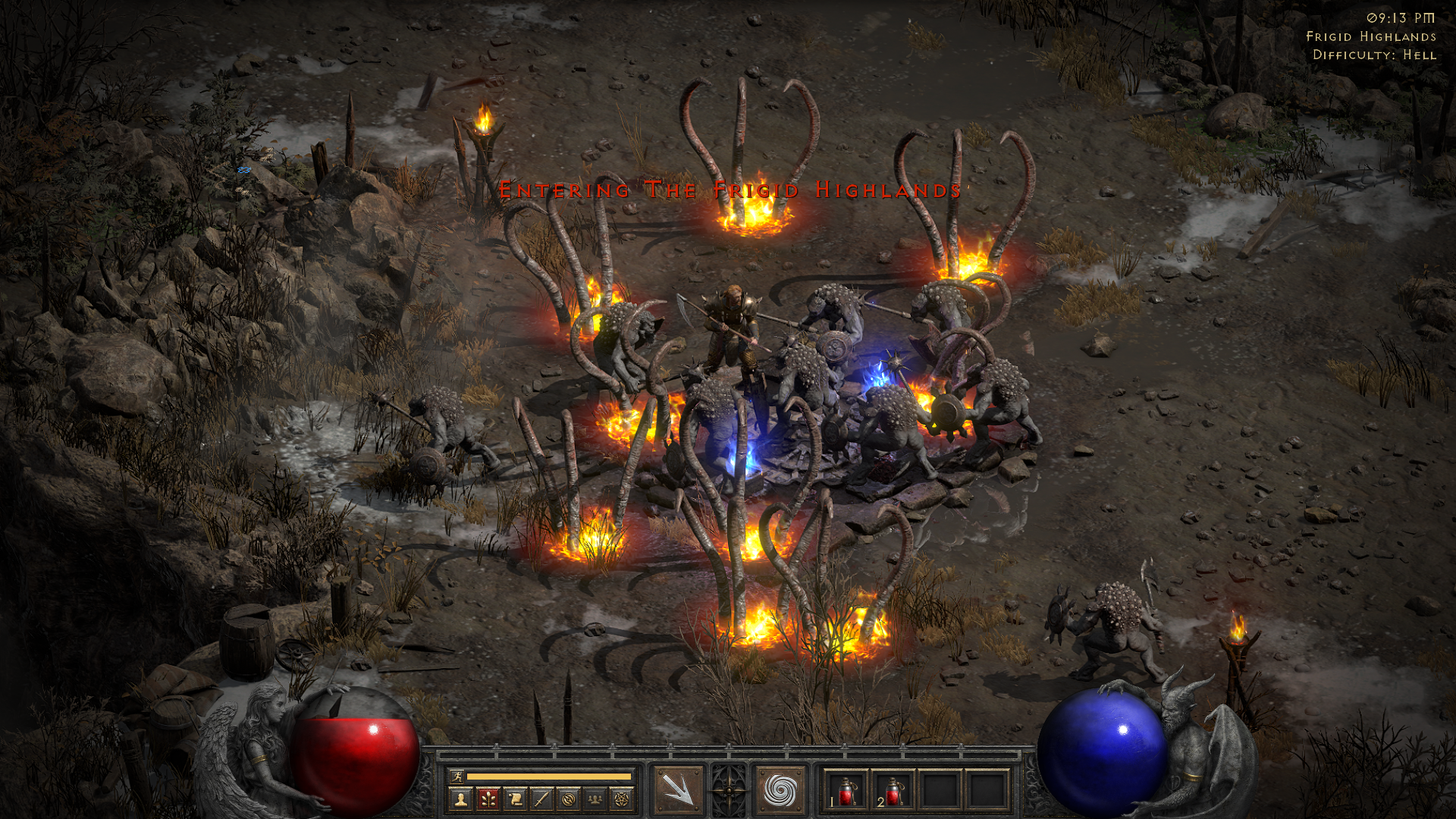
Task: Open the character screen silhouette icon
Action: tap(460, 799)
